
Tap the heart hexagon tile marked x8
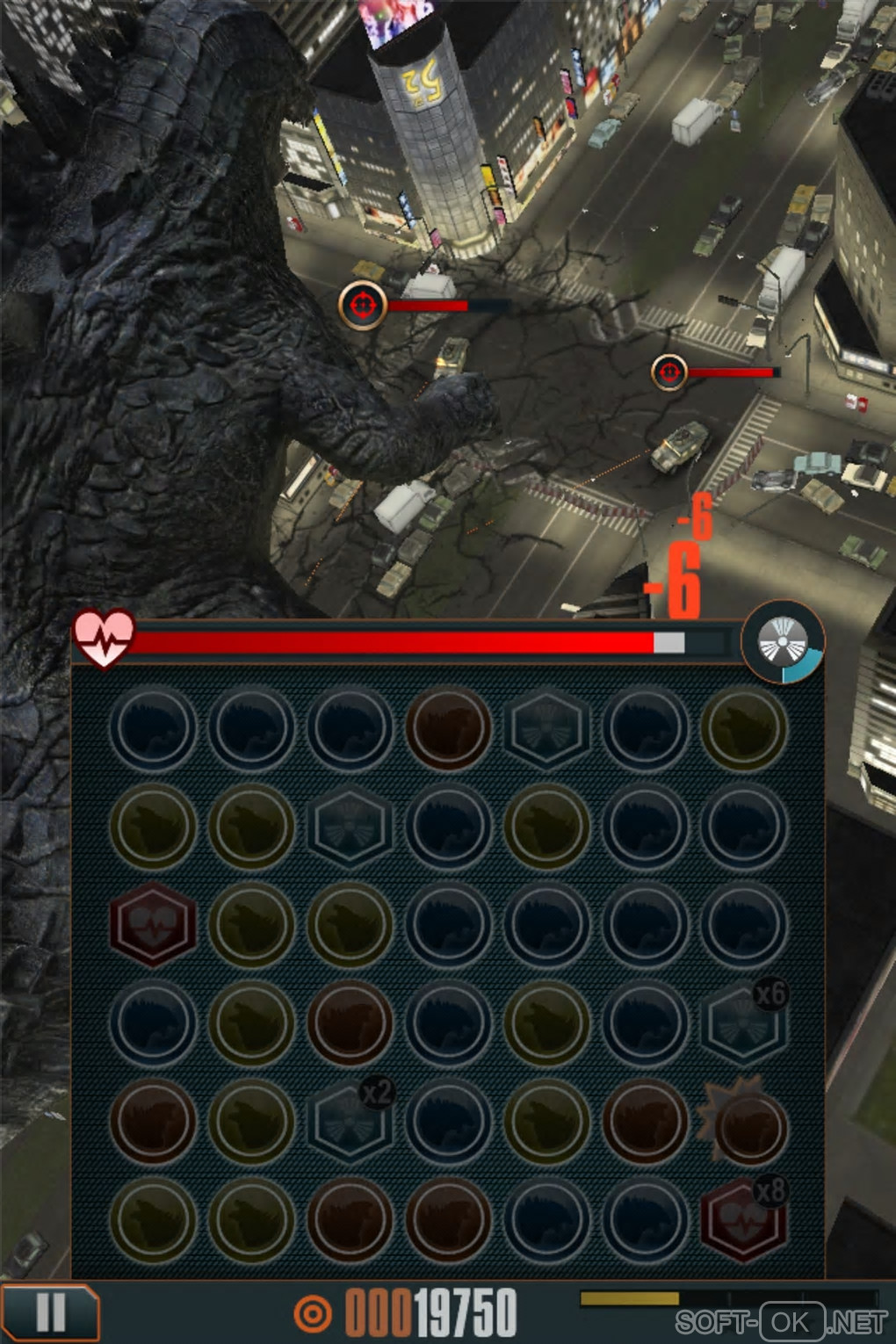pos(743,1220)
